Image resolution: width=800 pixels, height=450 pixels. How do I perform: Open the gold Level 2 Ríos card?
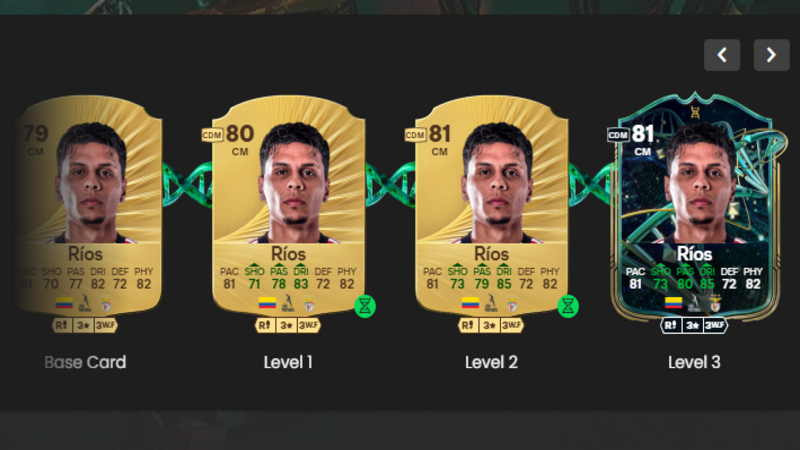tap(491, 208)
